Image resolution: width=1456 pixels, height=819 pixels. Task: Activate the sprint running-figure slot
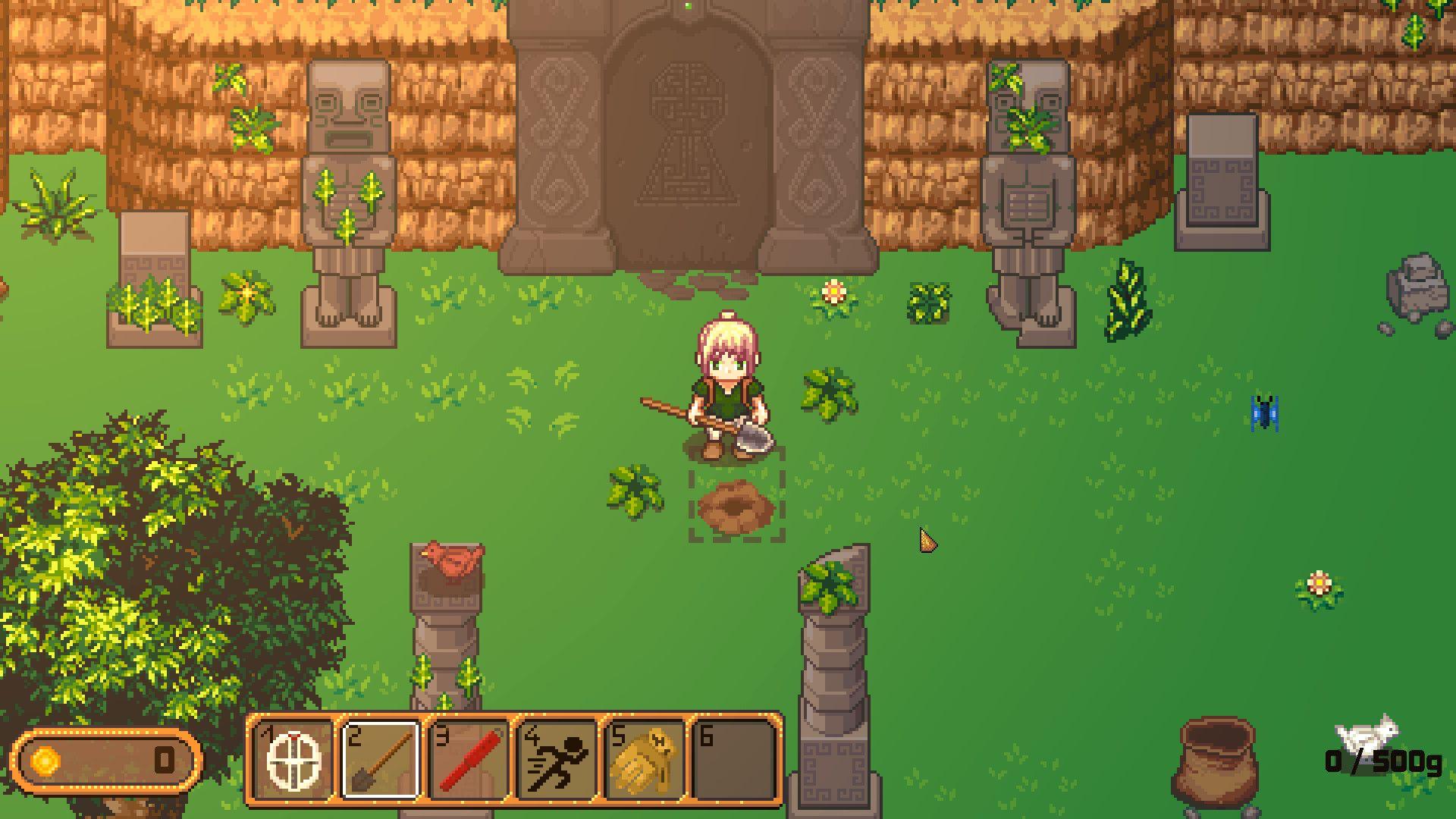(x=557, y=759)
